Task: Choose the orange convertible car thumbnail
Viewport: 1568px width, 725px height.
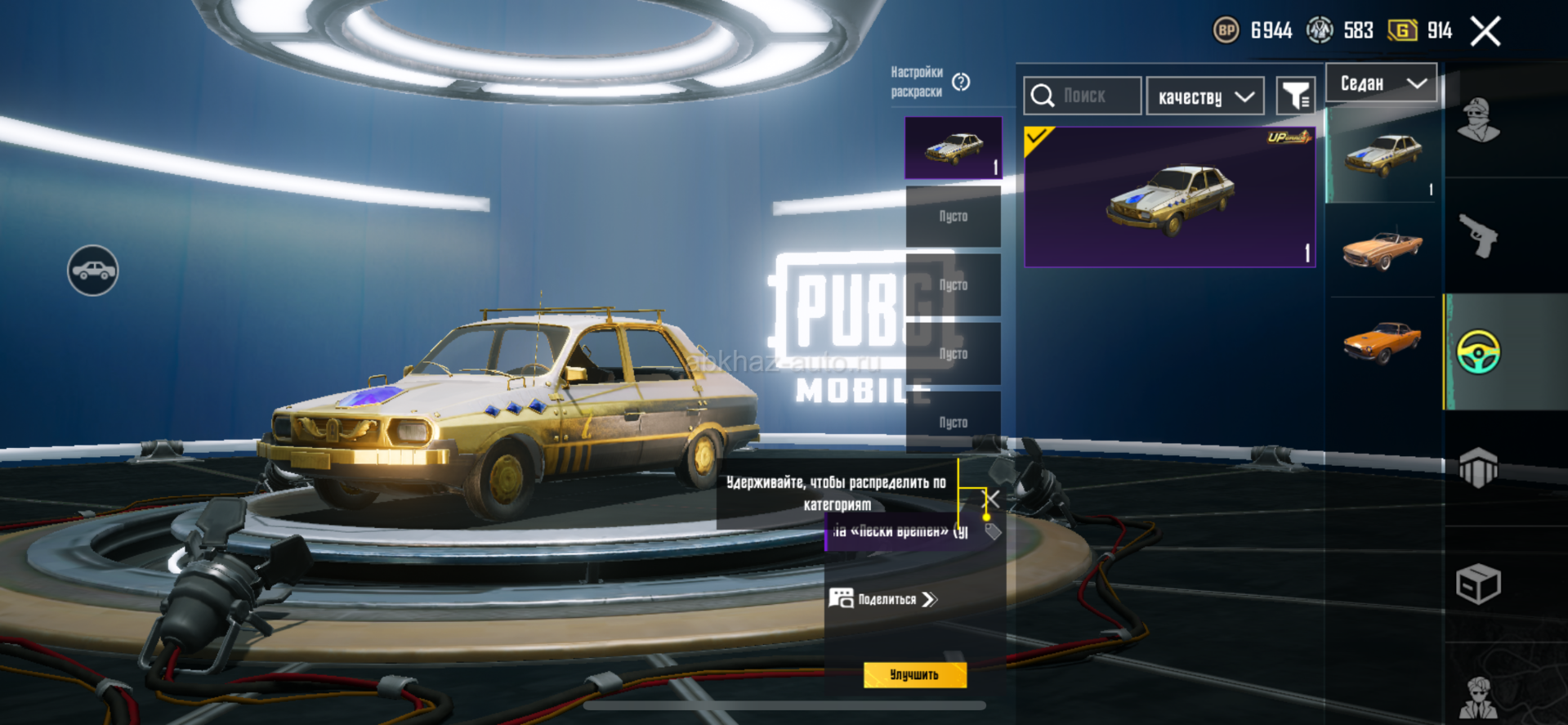Action: point(1382,249)
